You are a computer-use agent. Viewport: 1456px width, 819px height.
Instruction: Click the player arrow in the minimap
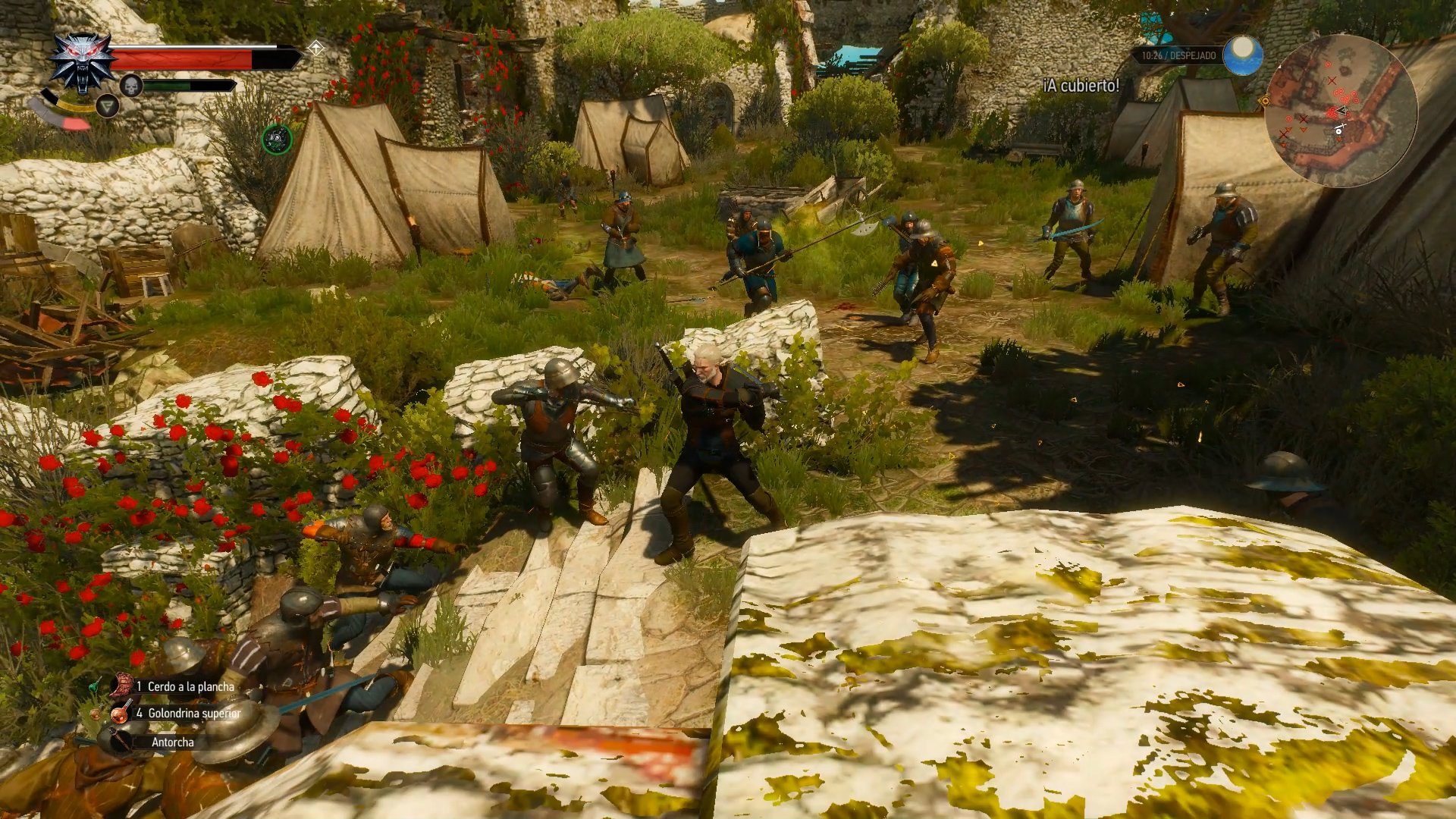(x=1341, y=111)
